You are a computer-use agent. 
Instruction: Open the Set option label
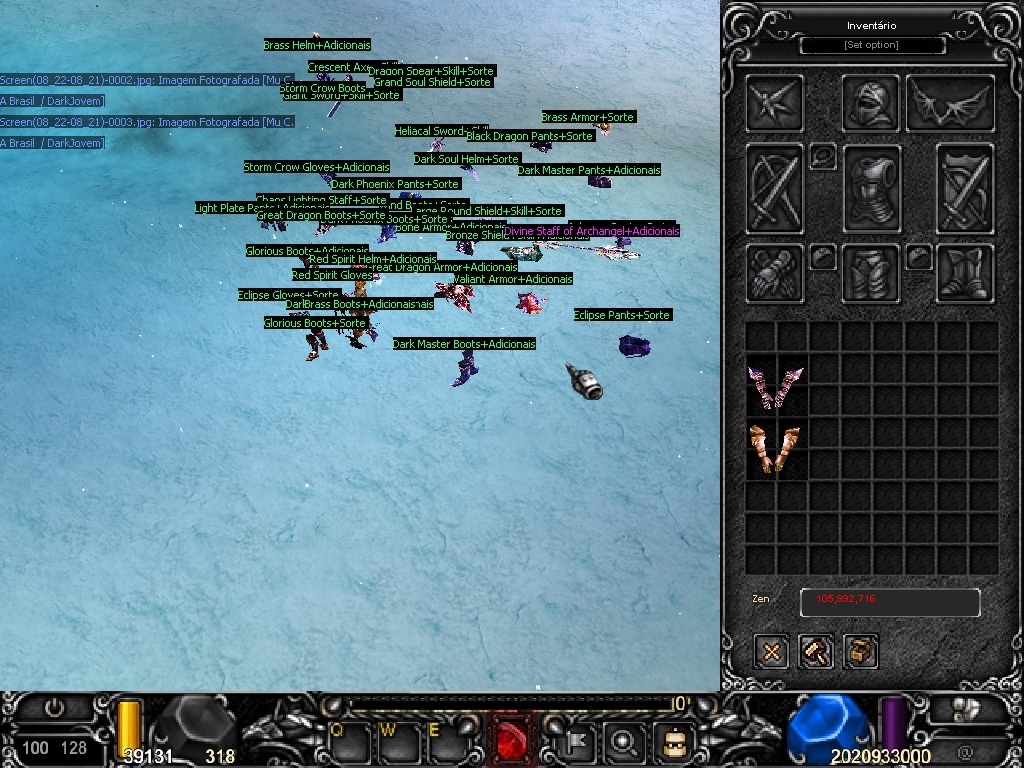tap(872, 45)
